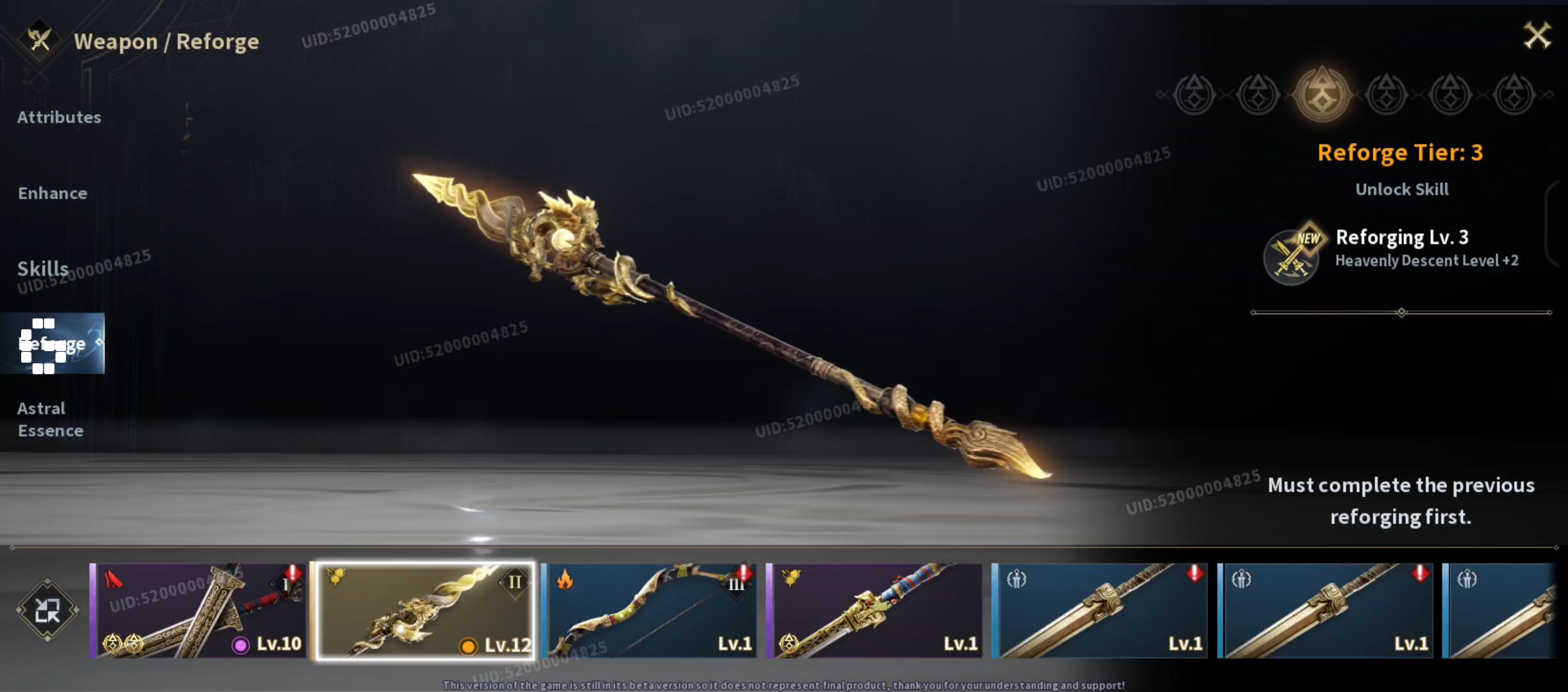Select the Reforge tab
The height and width of the screenshot is (692, 1568).
[53, 343]
